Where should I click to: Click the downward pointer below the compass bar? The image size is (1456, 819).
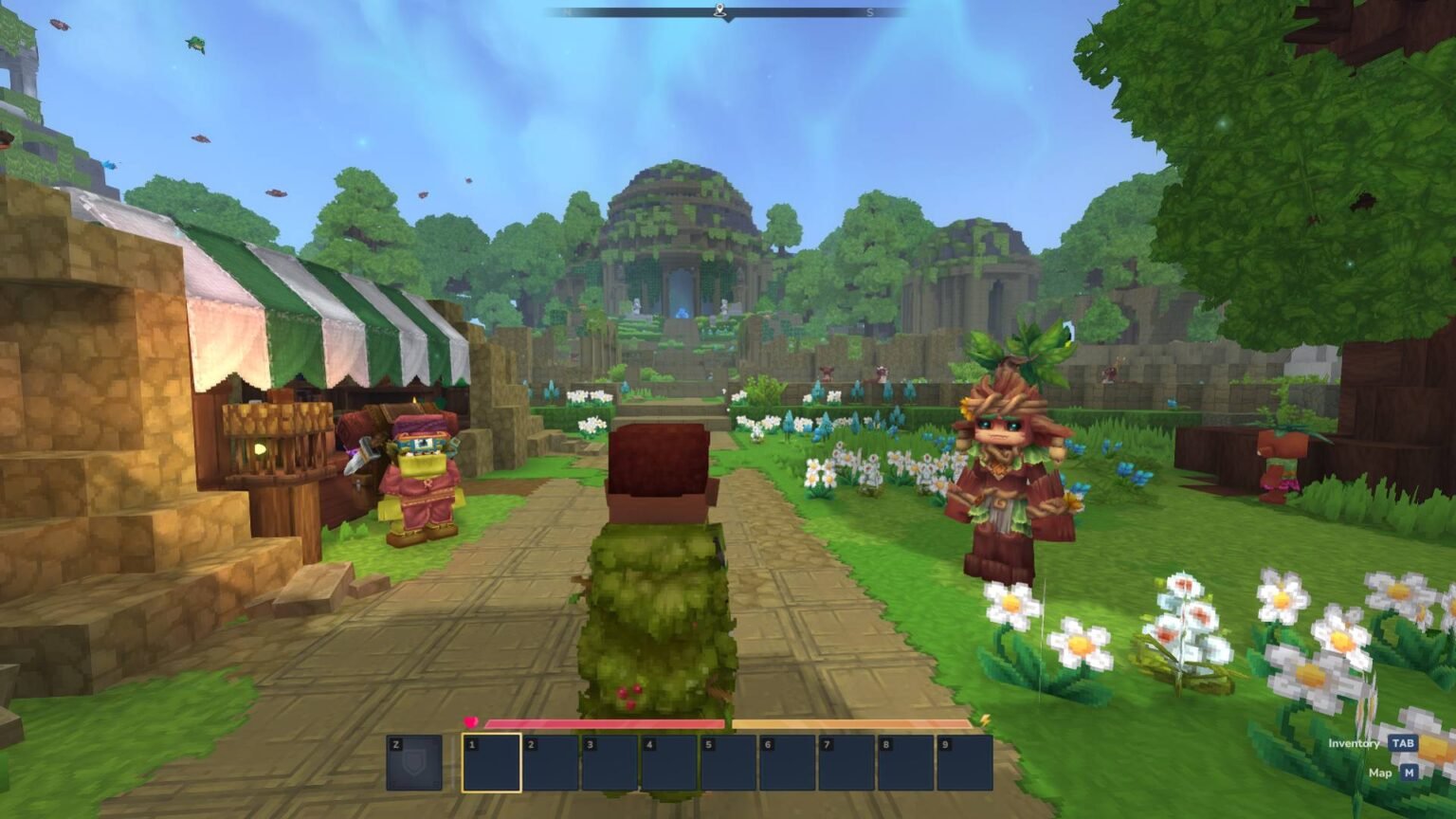729,21
